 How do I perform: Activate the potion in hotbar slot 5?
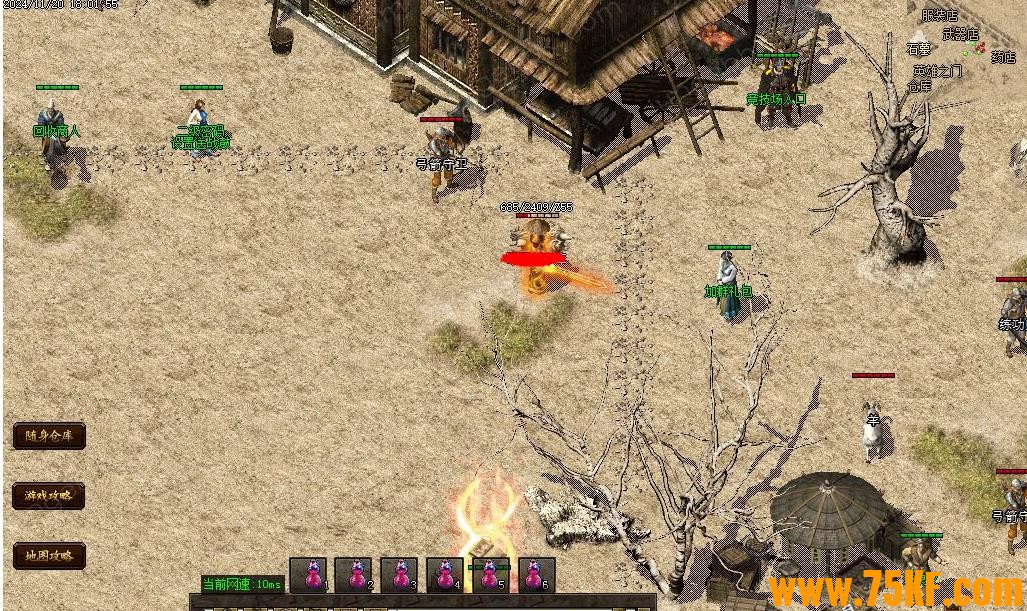point(490,575)
